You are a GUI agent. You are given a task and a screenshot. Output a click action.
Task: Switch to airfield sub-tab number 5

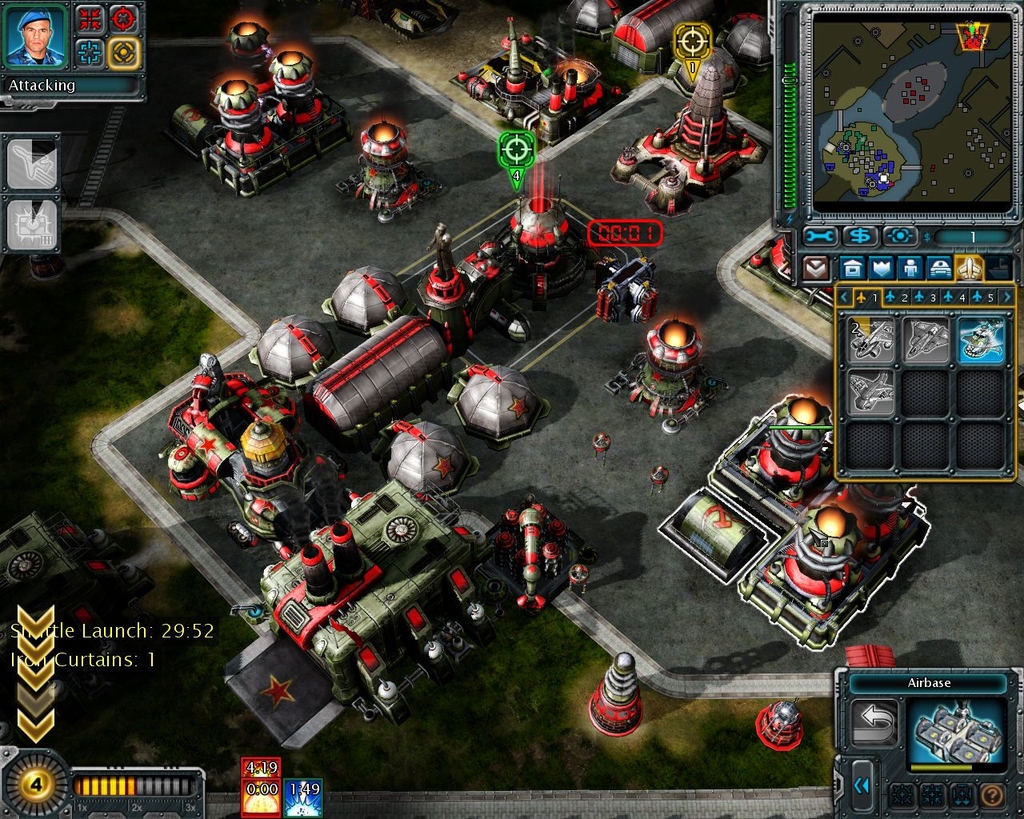point(984,297)
